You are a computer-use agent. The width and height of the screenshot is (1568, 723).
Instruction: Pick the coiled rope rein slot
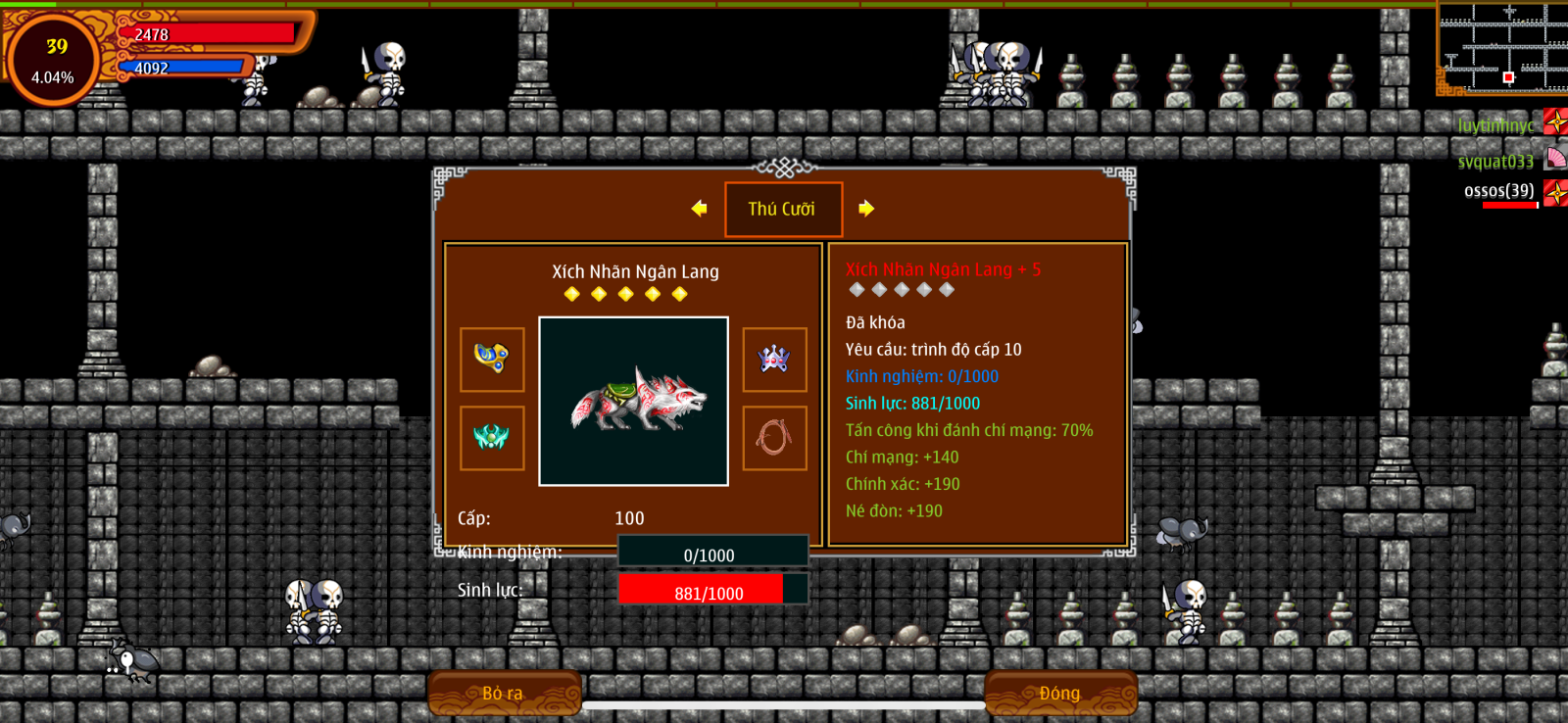774,438
